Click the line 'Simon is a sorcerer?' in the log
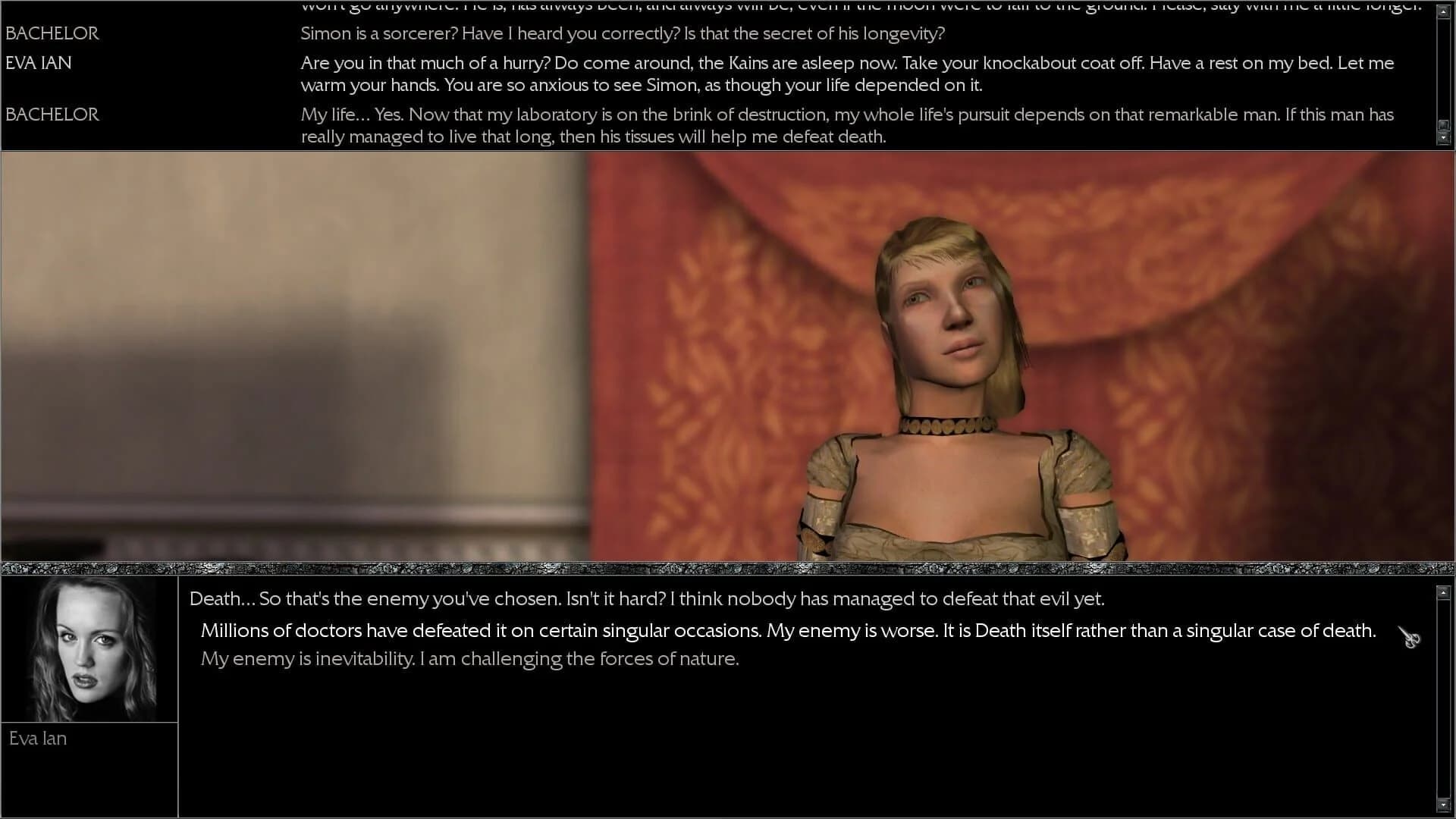Image resolution: width=1456 pixels, height=819 pixels. point(622,33)
